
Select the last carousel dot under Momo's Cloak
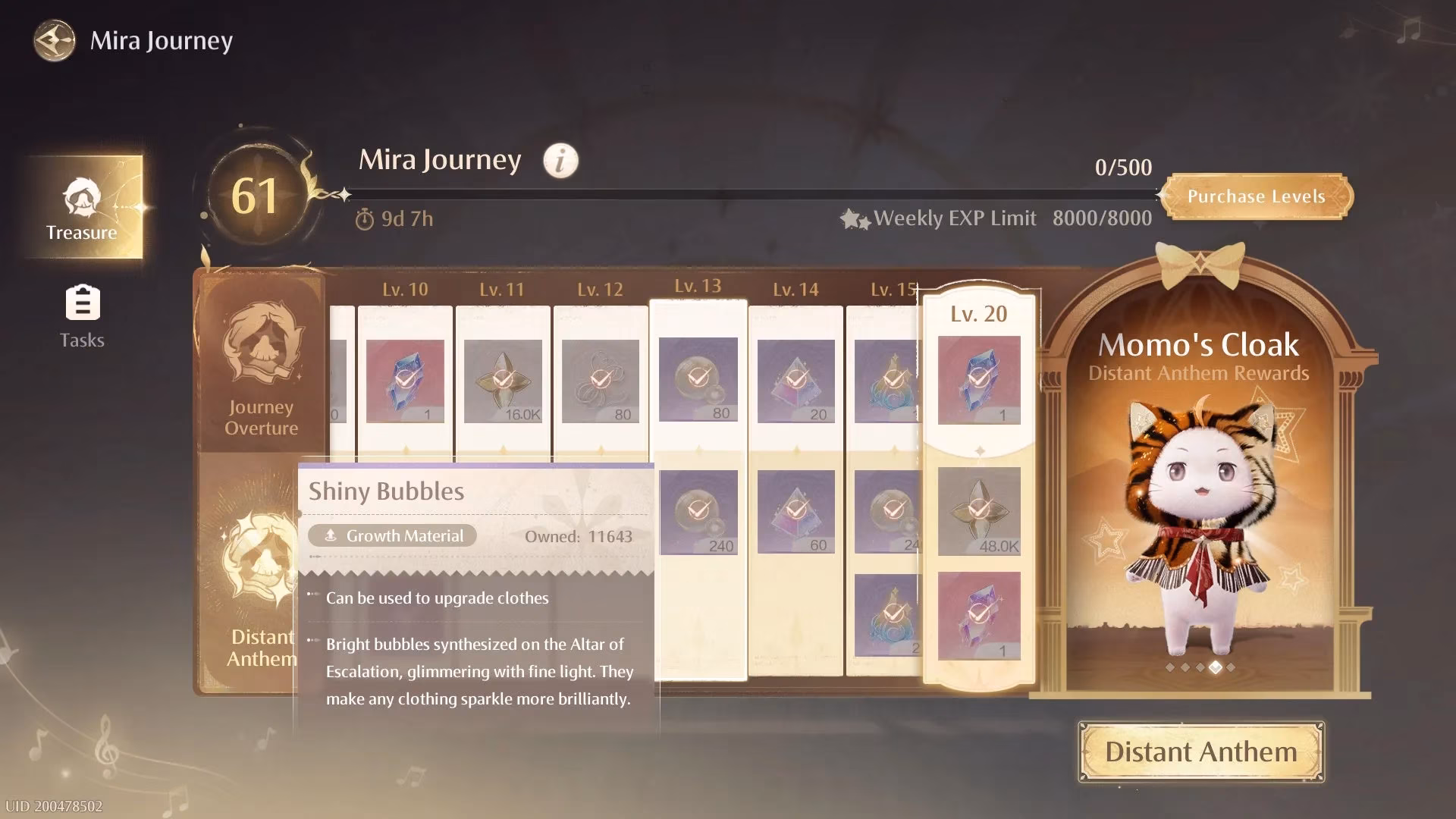pyautogui.click(x=1231, y=667)
